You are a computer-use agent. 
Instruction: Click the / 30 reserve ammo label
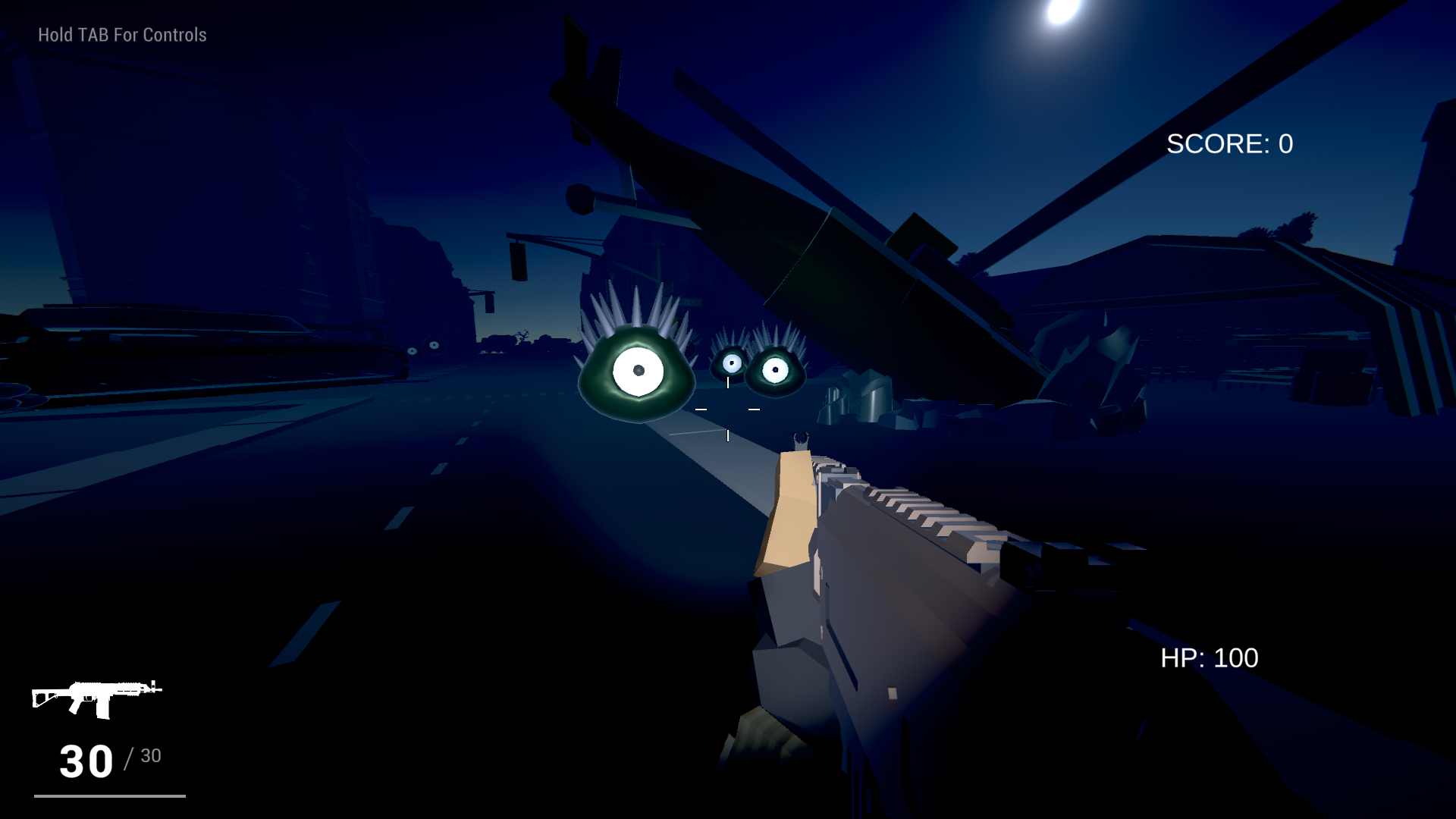(144, 755)
